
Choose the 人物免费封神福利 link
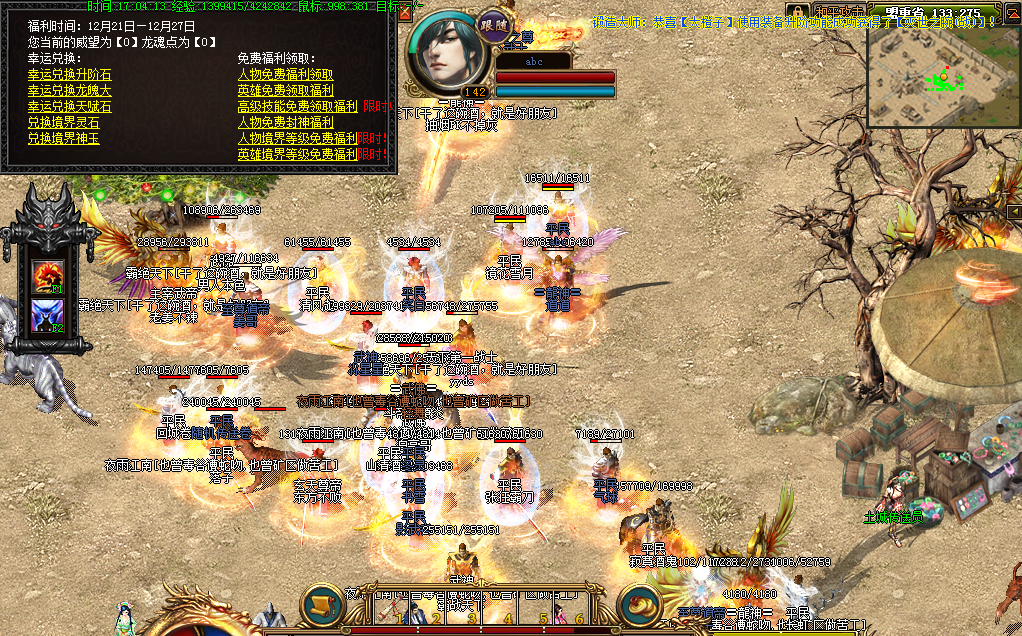point(285,122)
